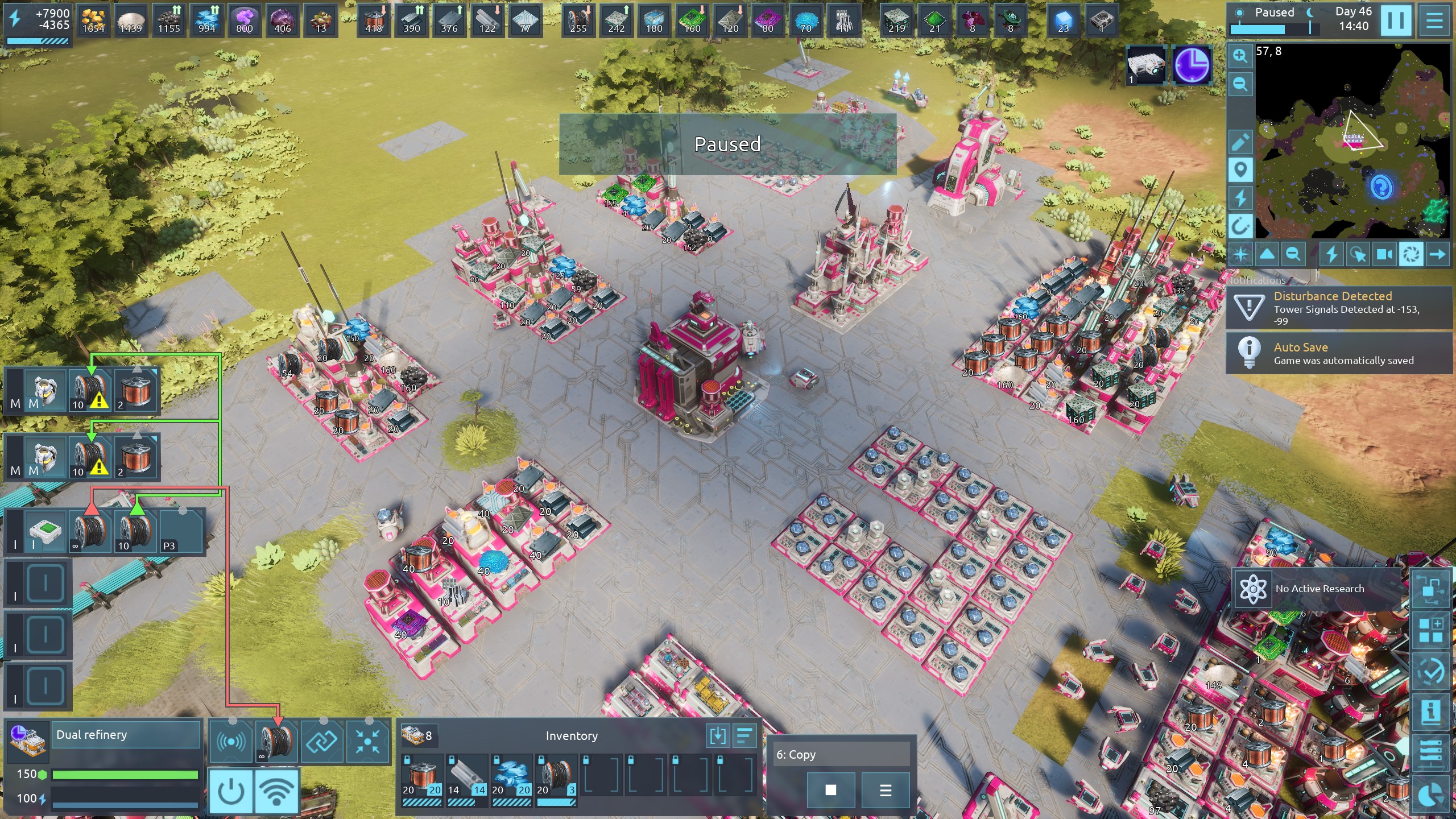Image resolution: width=1456 pixels, height=819 pixels.
Task: Select the copper wire inventory slot
Action: coord(421,777)
